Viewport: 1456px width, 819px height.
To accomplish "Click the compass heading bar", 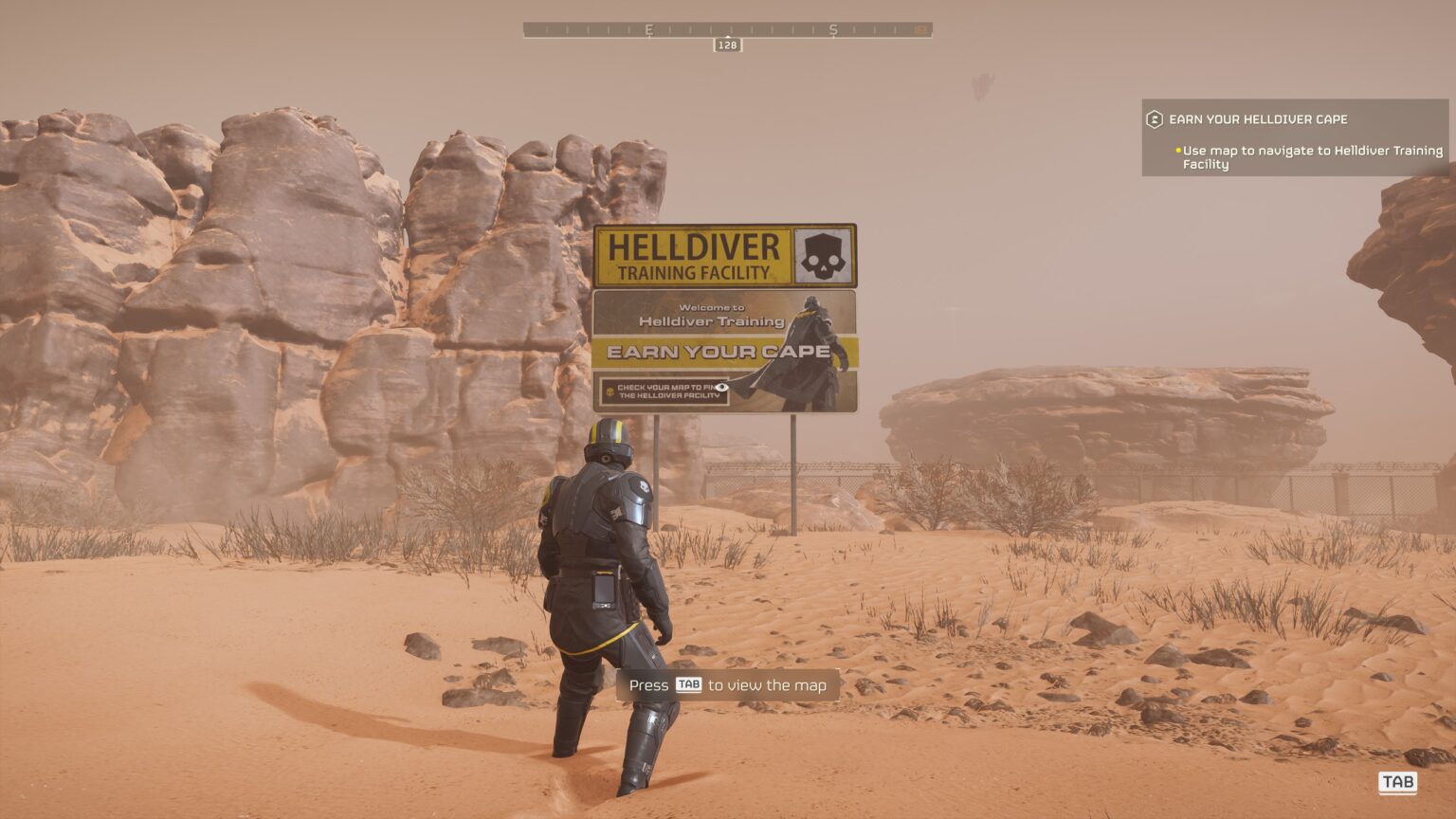I will [727, 30].
